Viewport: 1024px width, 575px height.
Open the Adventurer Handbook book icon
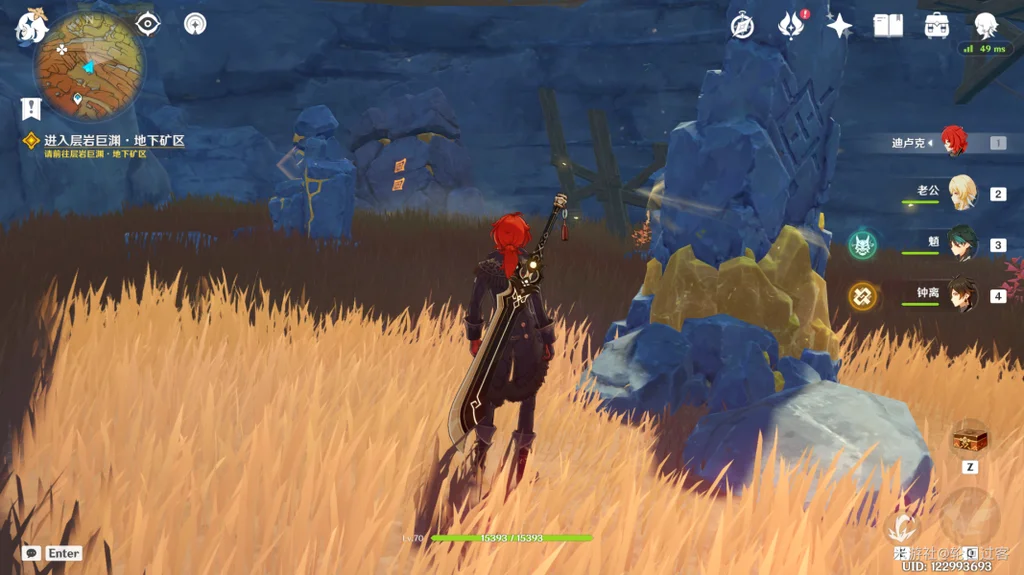click(888, 26)
